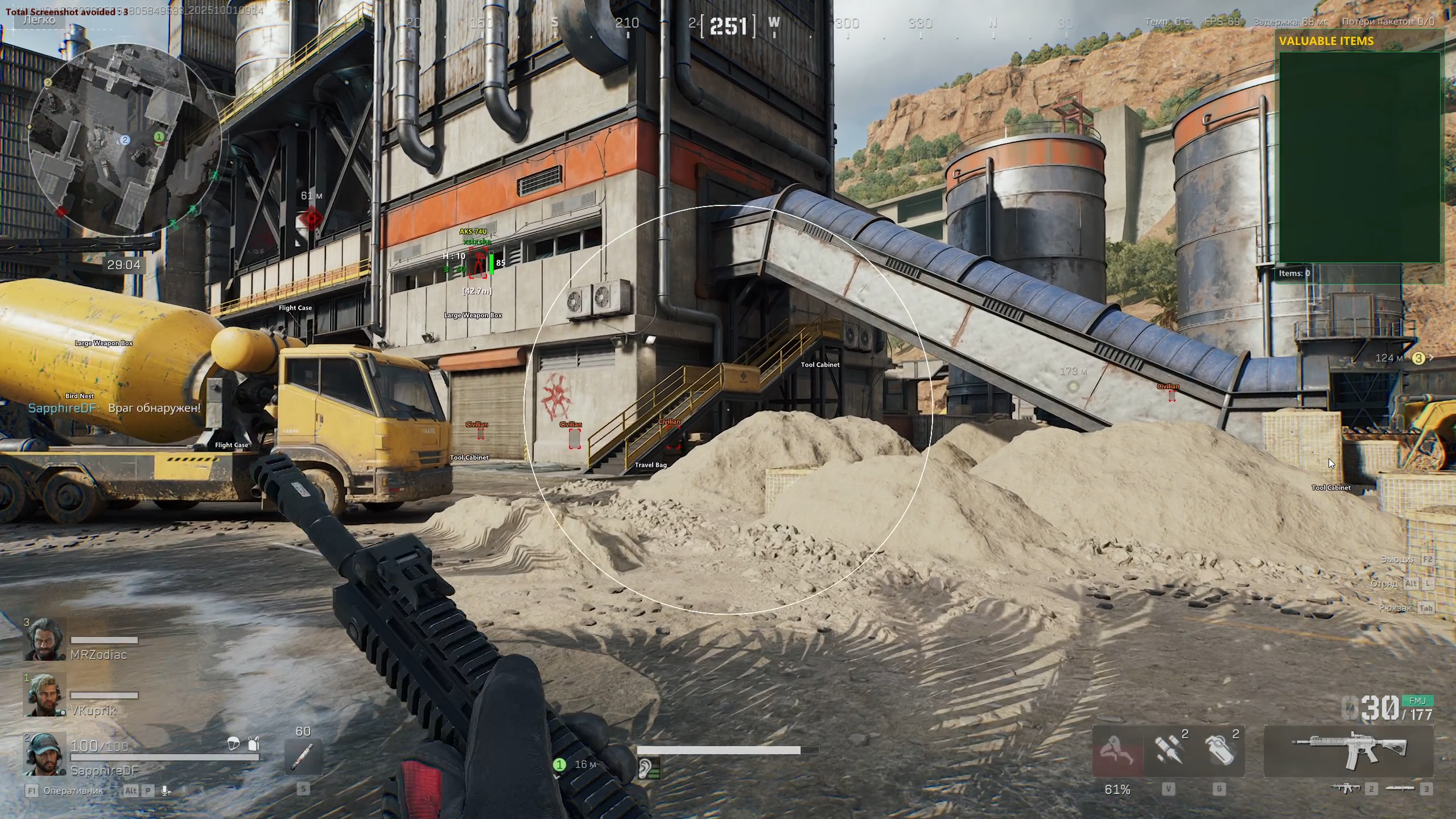Image resolution: width=1456 pixels, height=819 pixels.
Task: Click the FMJ ammo type tag
Action: point(1417,701)
